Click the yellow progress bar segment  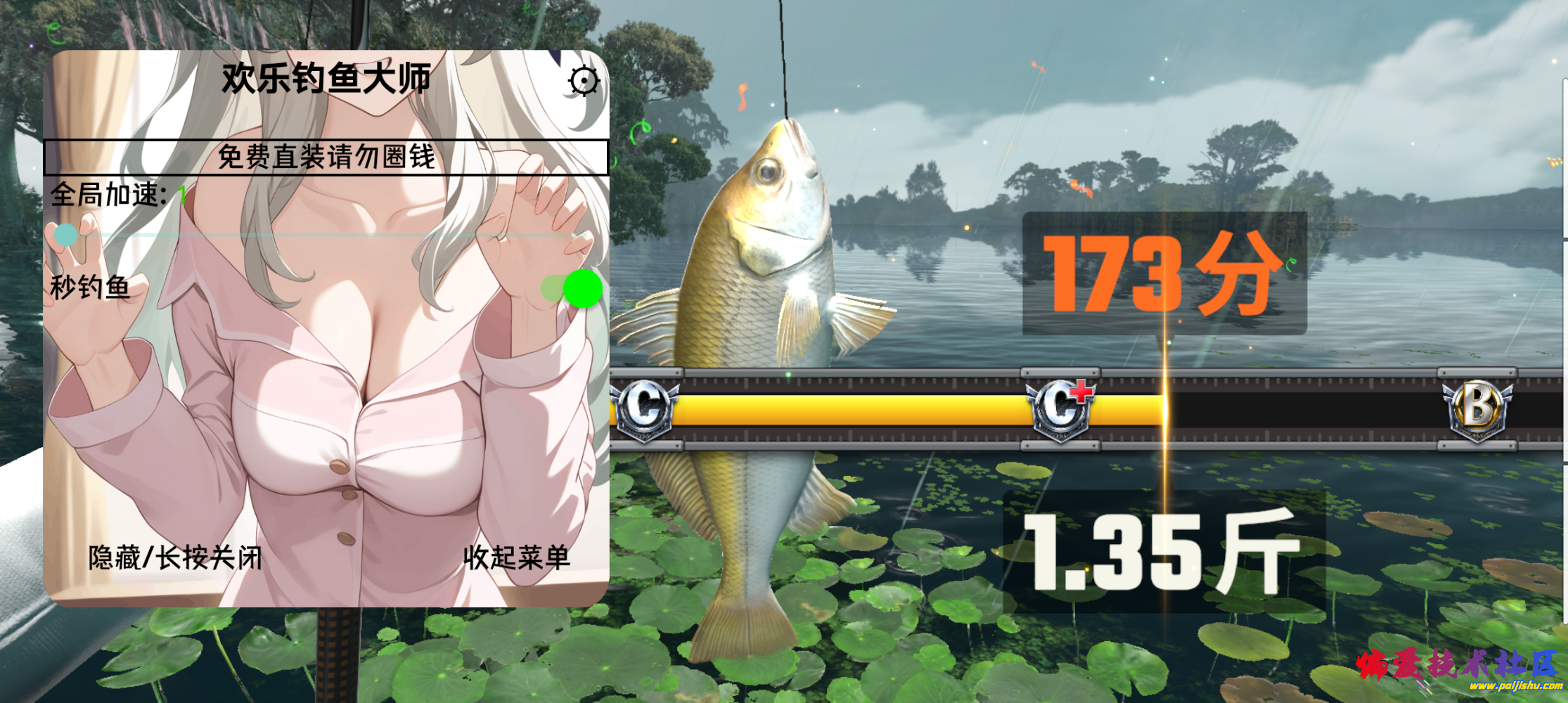click(x=844, y=406)
